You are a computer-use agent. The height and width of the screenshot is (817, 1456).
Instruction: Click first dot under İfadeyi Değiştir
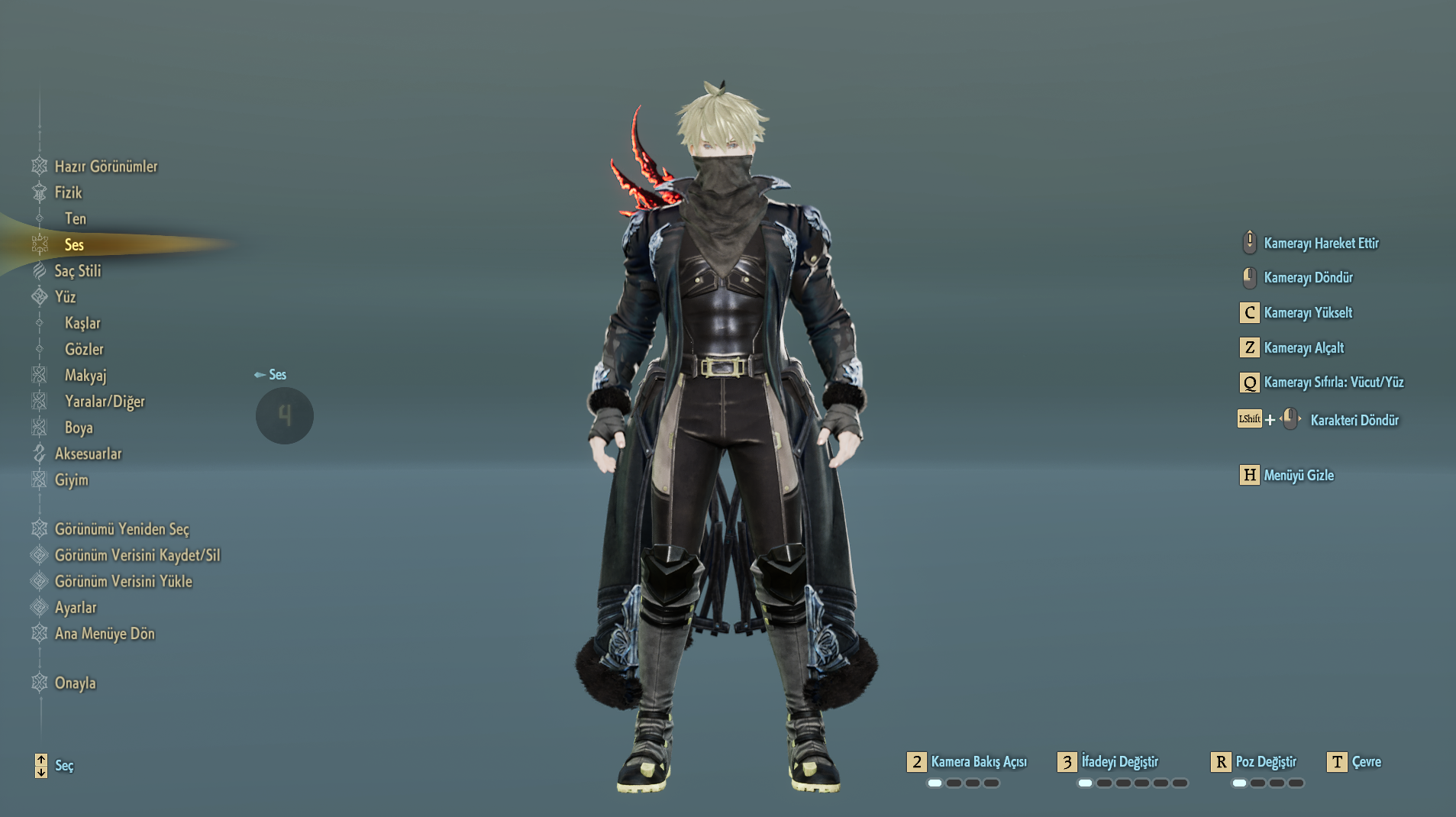1085,783
